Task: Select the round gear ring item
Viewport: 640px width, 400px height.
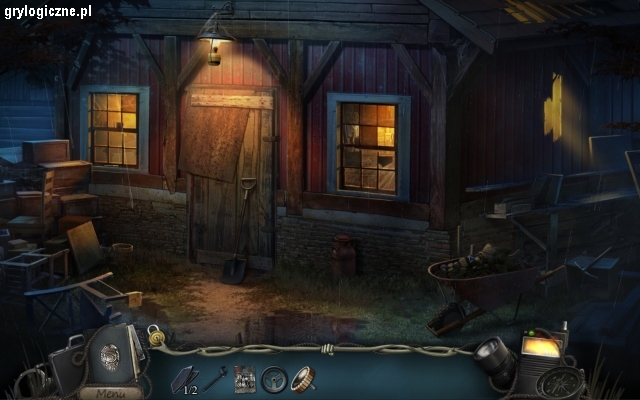Action: pyautogui.click(x=302, y=378)
